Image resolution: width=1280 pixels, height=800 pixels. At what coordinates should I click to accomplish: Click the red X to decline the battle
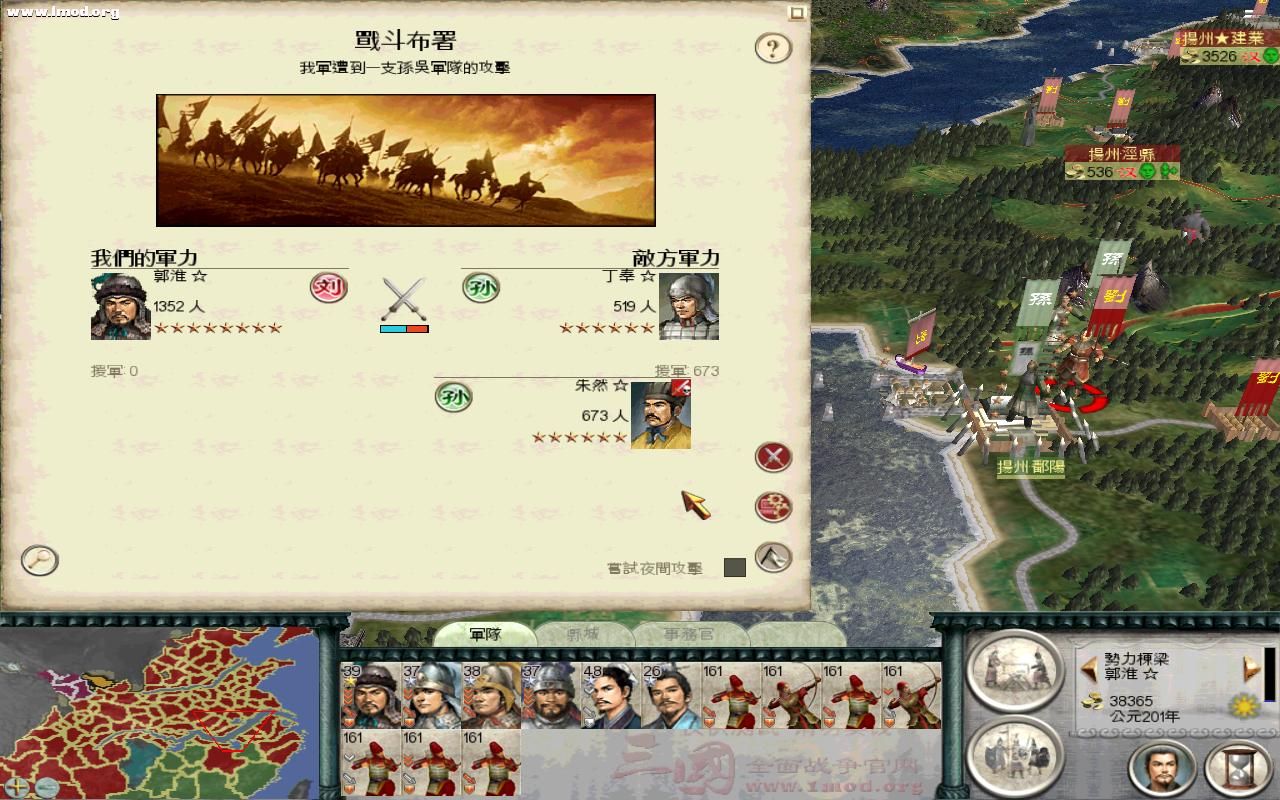point(771,456)
